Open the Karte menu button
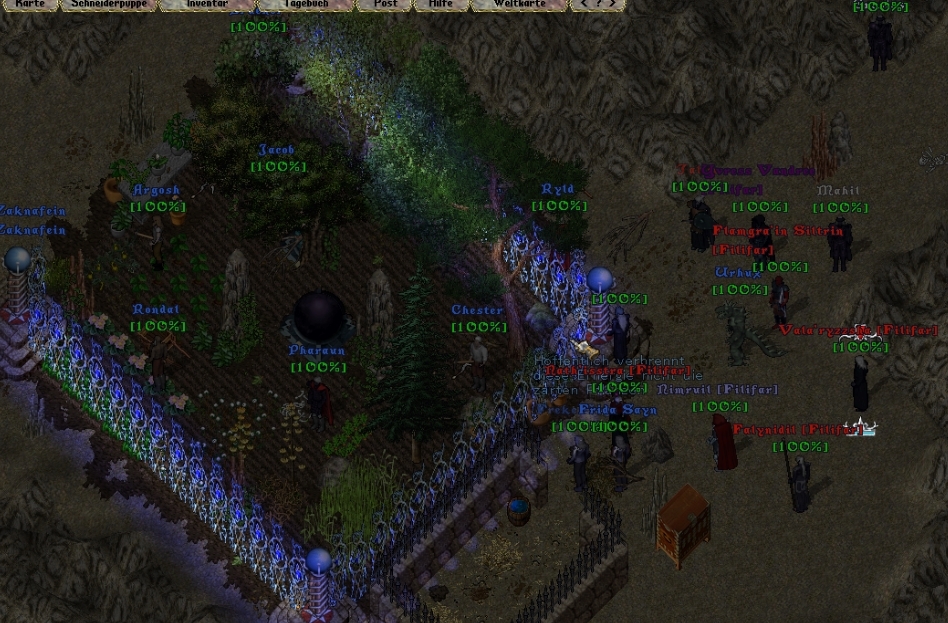 tap(30, 4)
